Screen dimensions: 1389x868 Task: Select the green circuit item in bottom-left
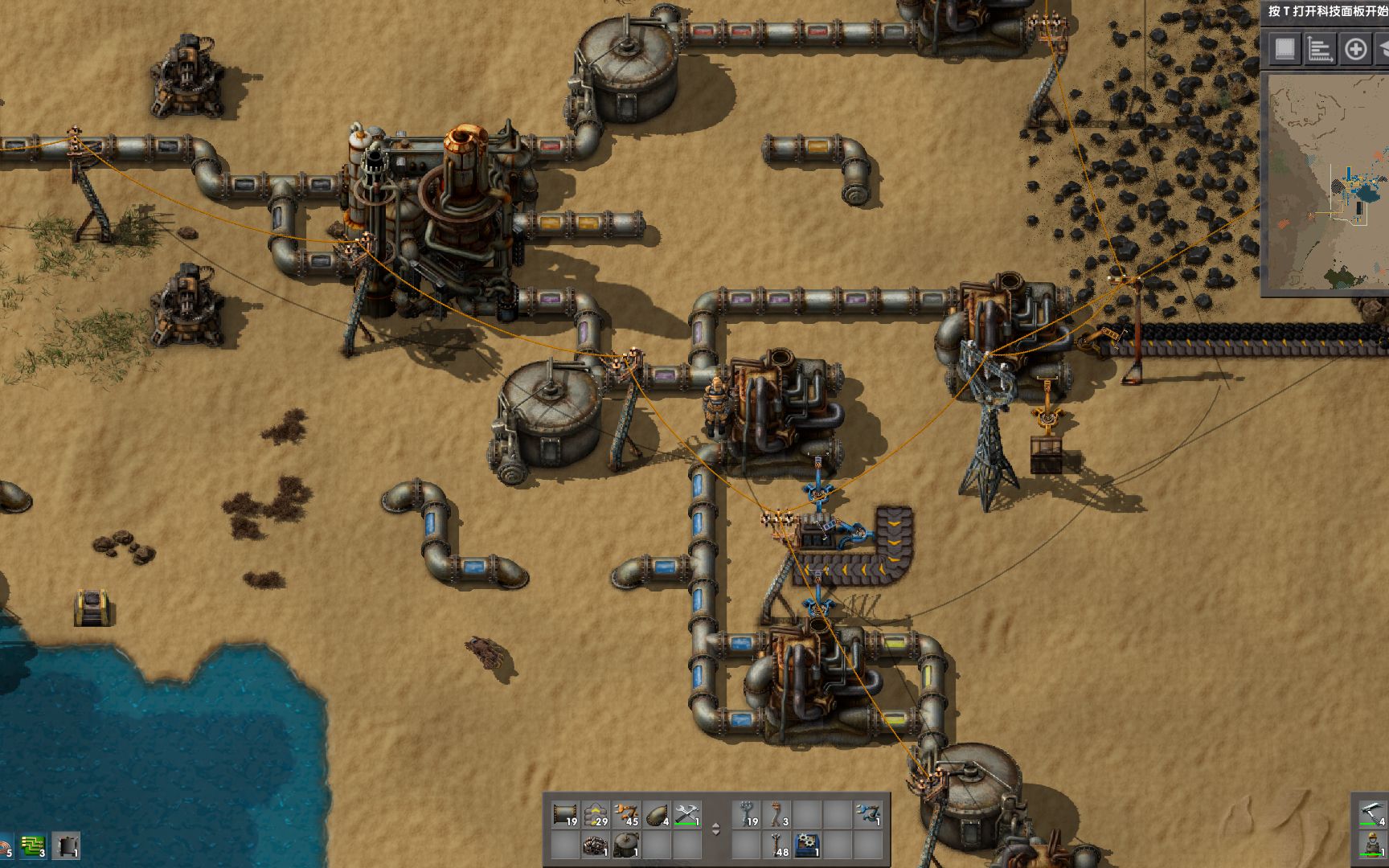(x=33, y=845)
